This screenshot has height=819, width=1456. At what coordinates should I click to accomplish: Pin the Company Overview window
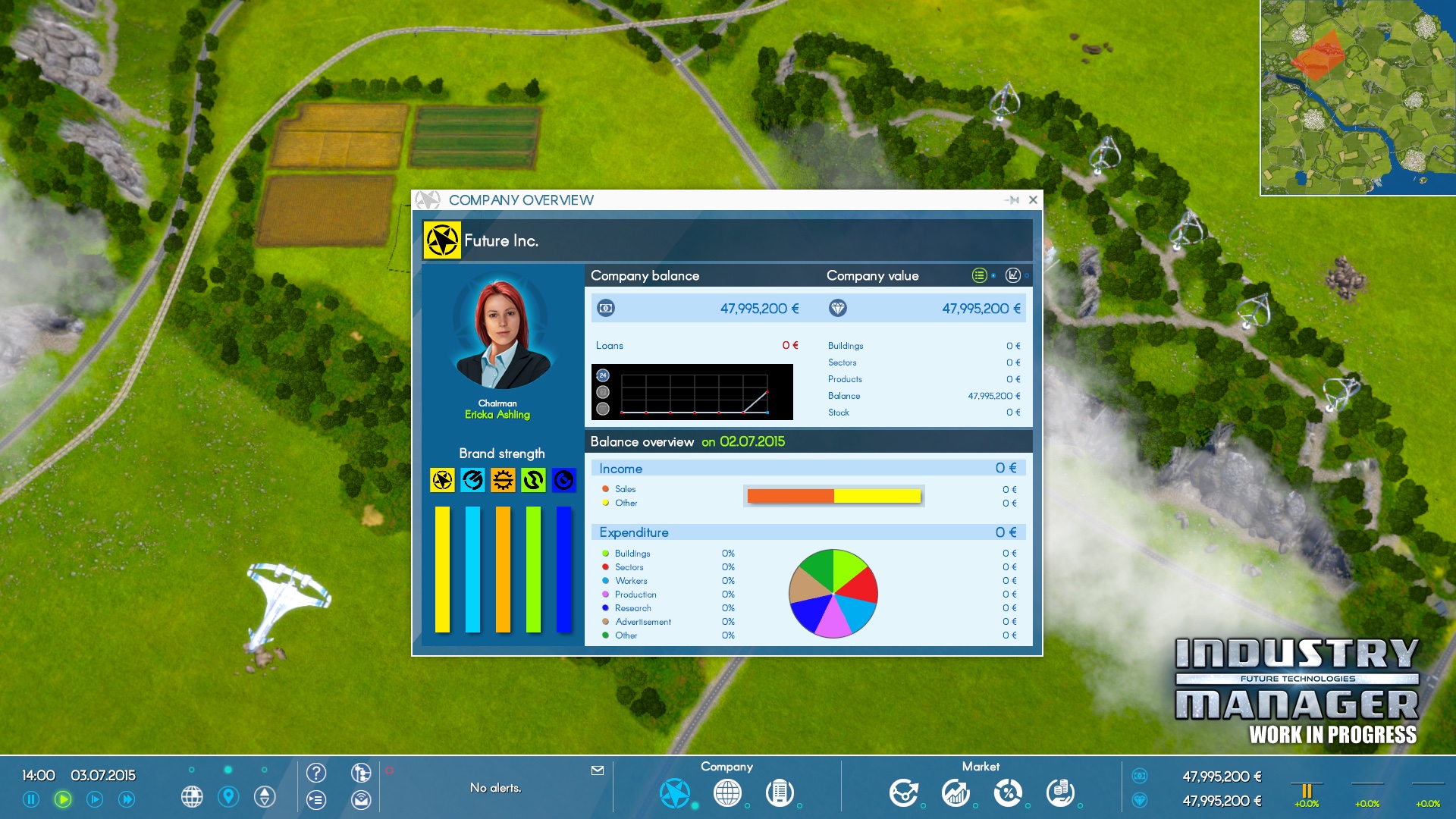pos(1012,200)
